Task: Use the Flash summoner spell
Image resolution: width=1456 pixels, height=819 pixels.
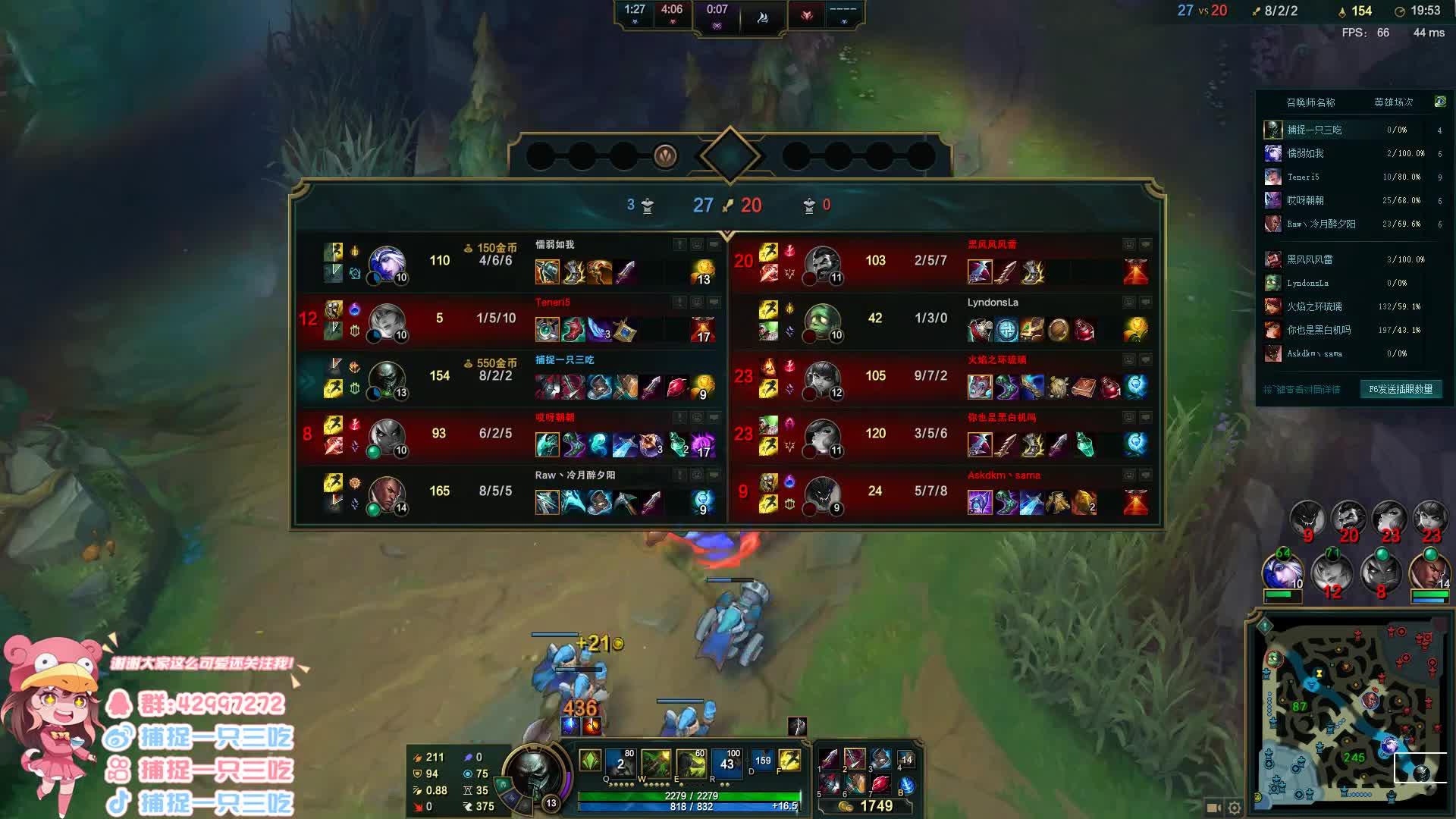Action: point(789,760)
